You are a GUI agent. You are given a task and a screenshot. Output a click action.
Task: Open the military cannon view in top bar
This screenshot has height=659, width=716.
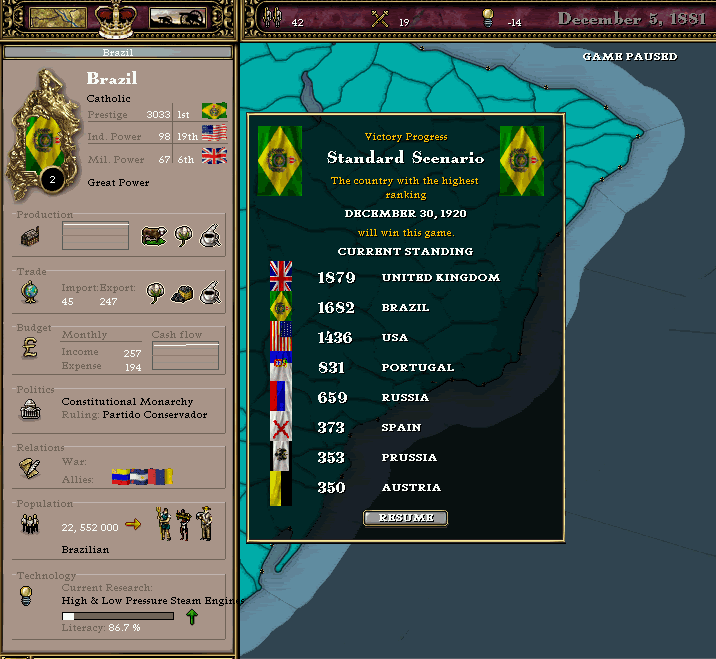tap(178, 17)
